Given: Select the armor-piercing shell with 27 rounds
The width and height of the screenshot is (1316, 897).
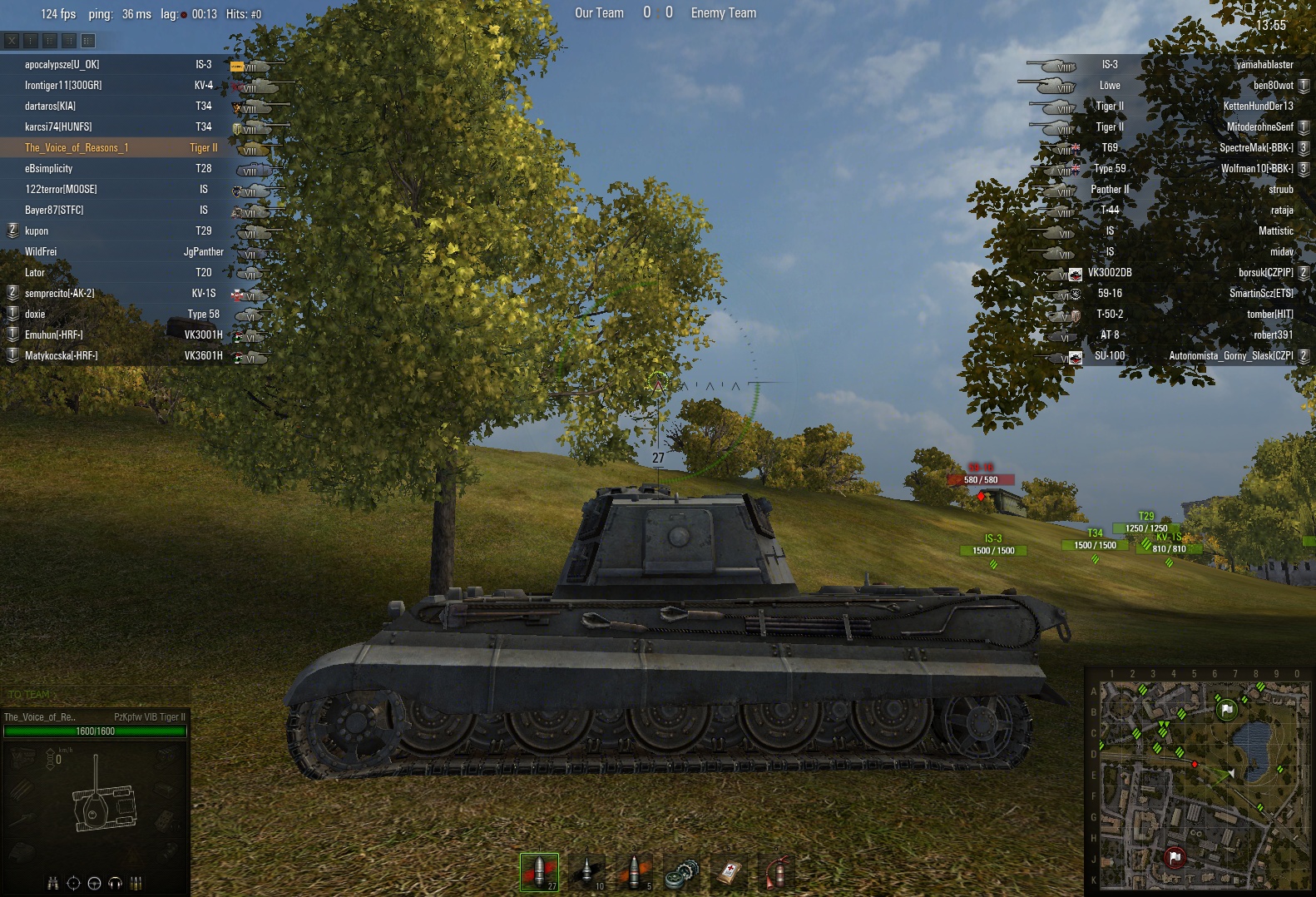Looking at the screenshot, I should [539, 871].
